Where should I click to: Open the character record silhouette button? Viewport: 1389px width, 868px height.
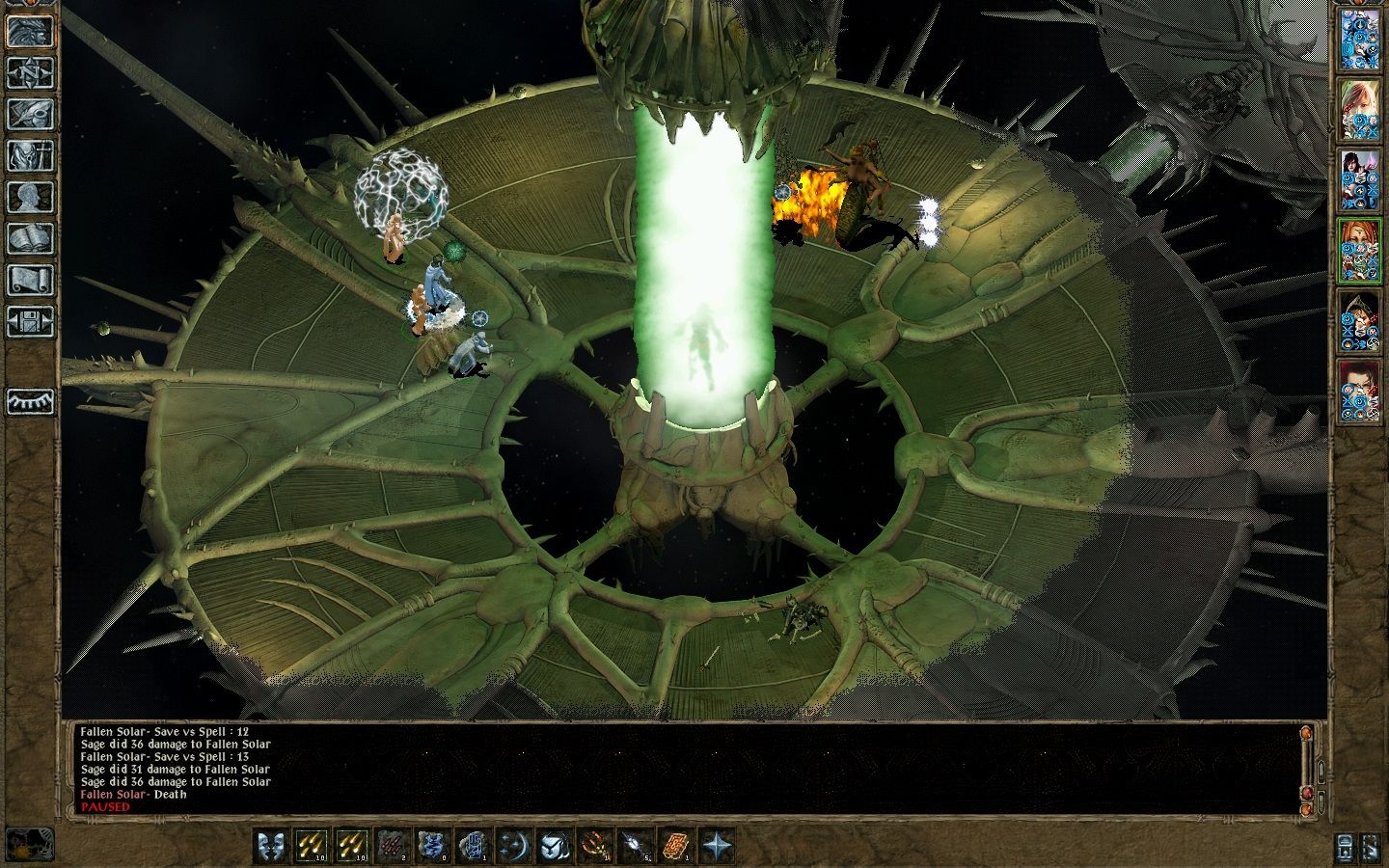point(30,197)
